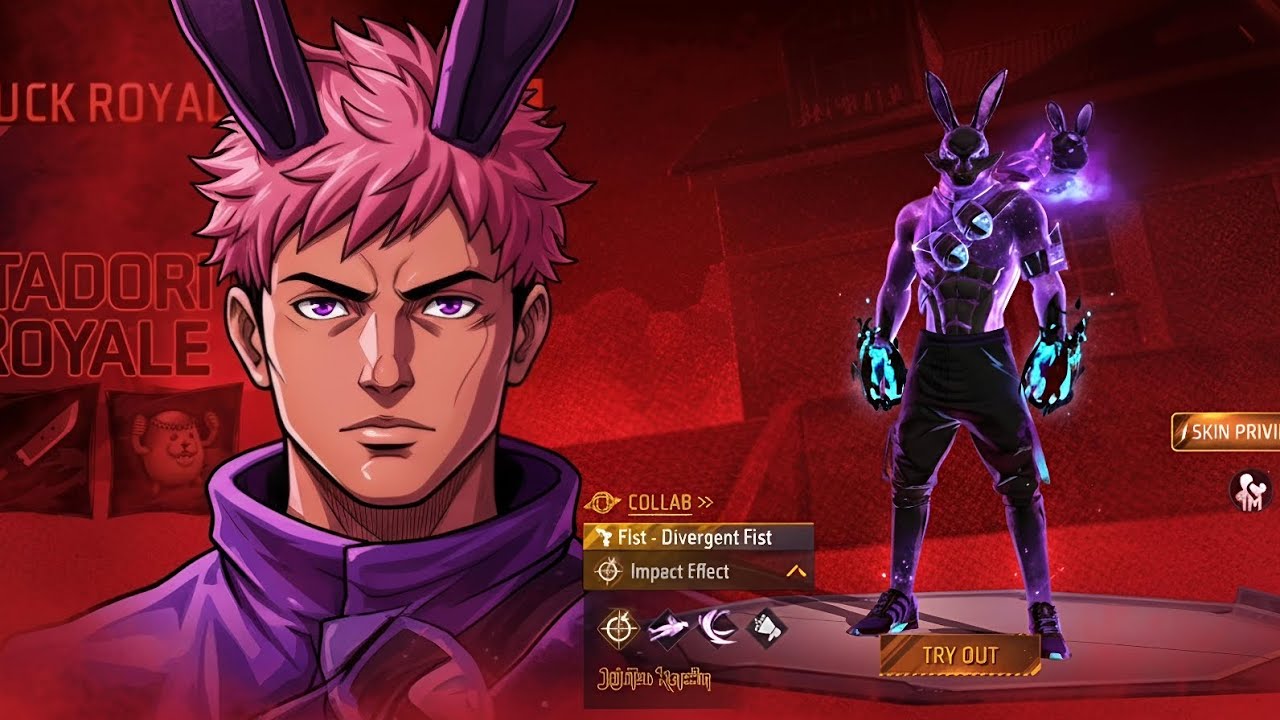Screen dimensions: 1280x720
Task: Tap the round two-figures emote icon
Action: point(1248,490)
